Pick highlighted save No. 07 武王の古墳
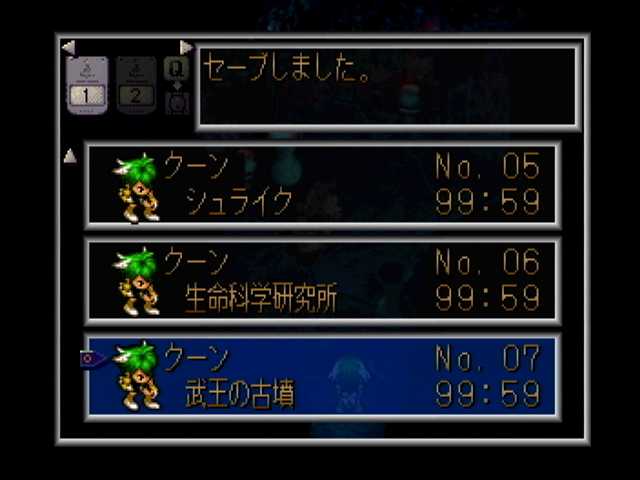Viewport: 640px width, 480px height. (322, 377)
